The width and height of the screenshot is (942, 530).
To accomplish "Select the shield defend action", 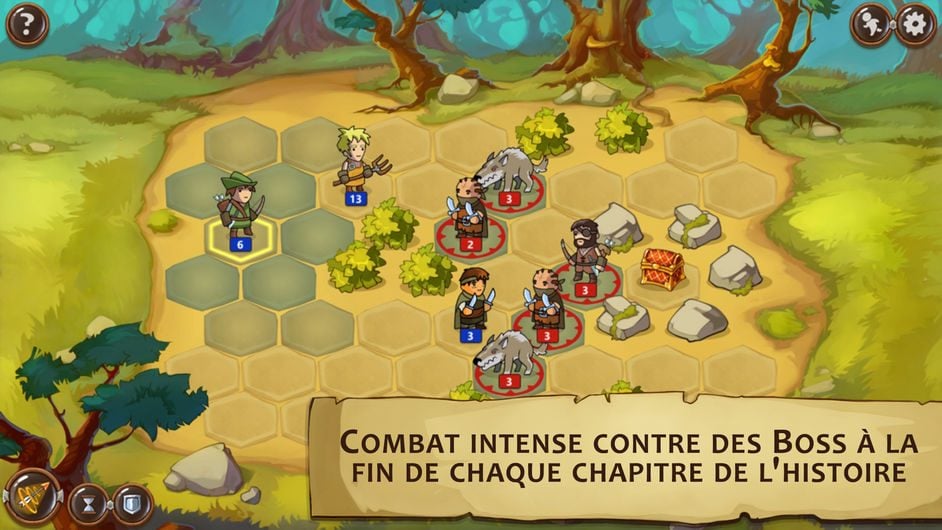I will [x=131, y=504].
